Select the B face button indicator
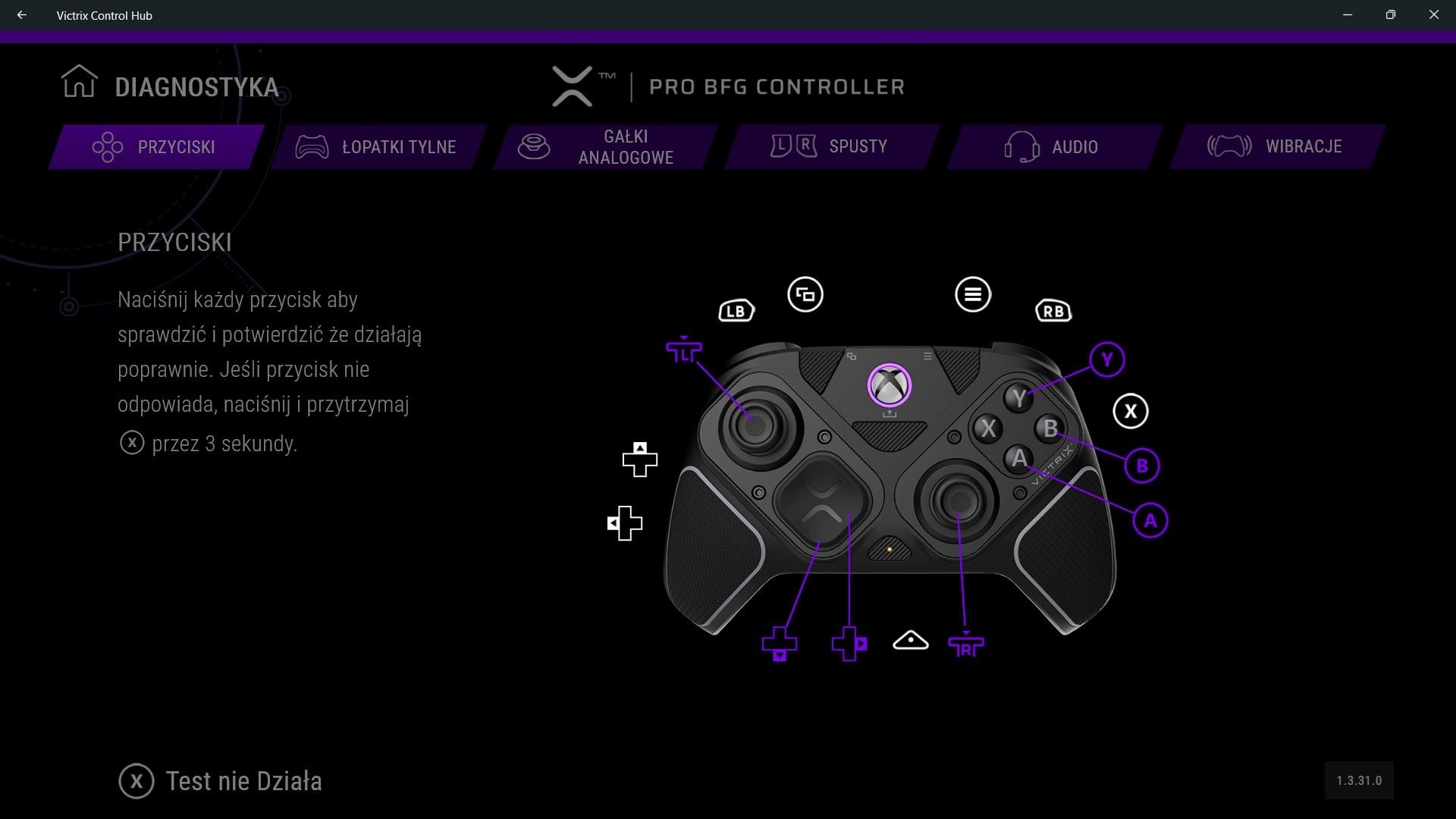This screenshot has height=819, width=1456. [1141, 465]
